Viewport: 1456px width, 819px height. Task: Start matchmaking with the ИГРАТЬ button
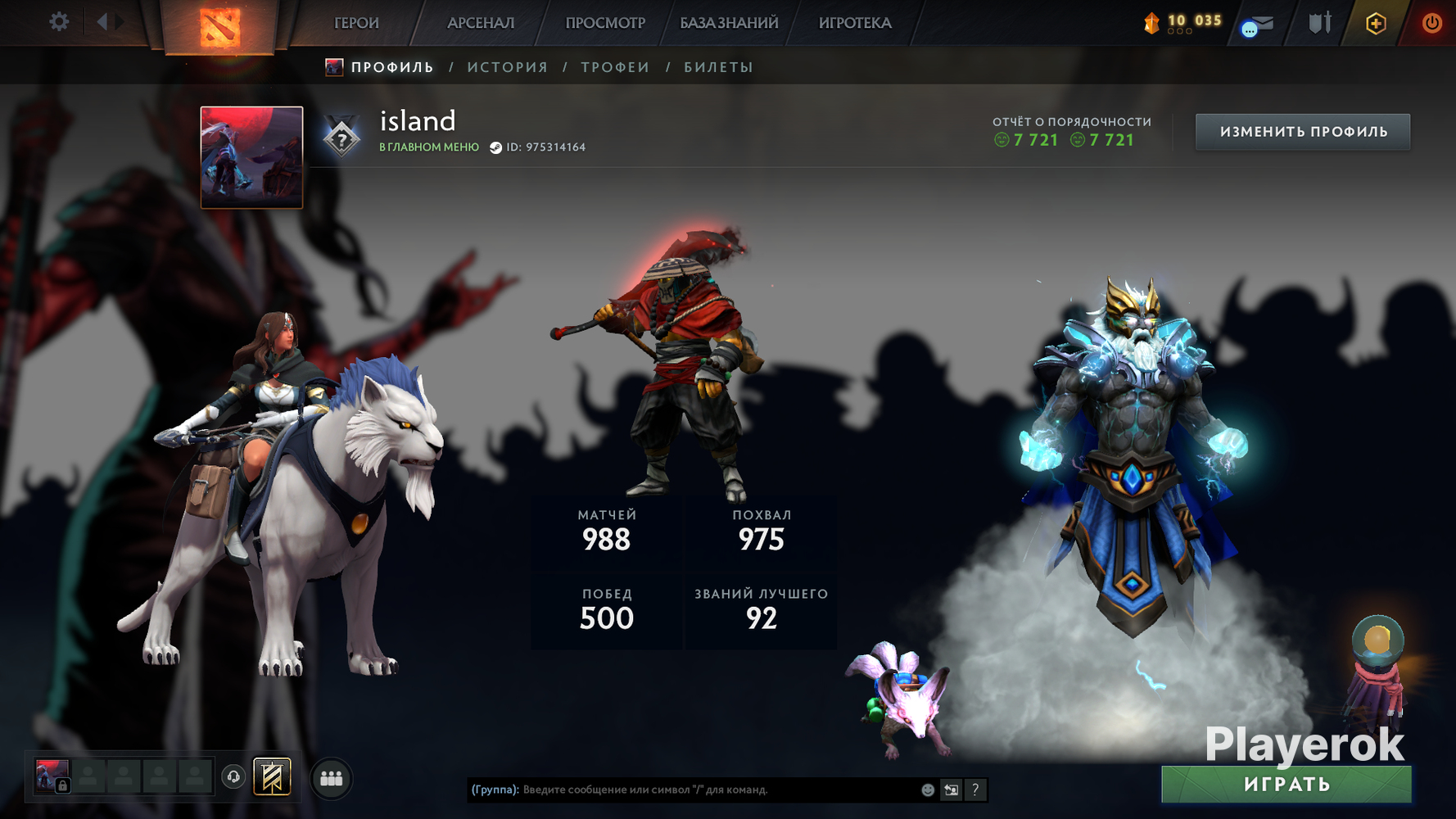point(1286,785)
